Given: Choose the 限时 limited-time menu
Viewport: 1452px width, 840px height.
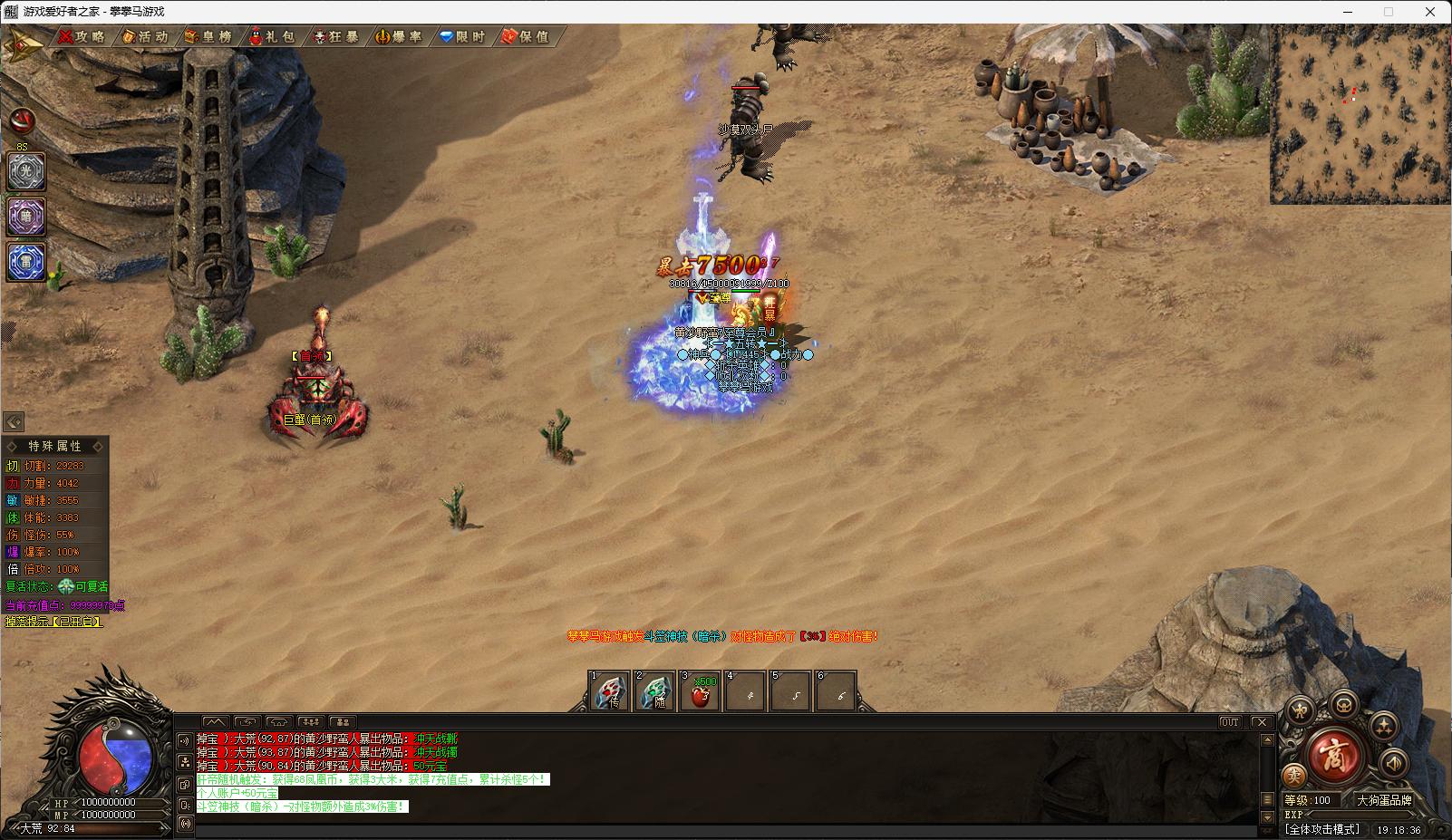Looking at the screenshot, I should pos(463,37).
